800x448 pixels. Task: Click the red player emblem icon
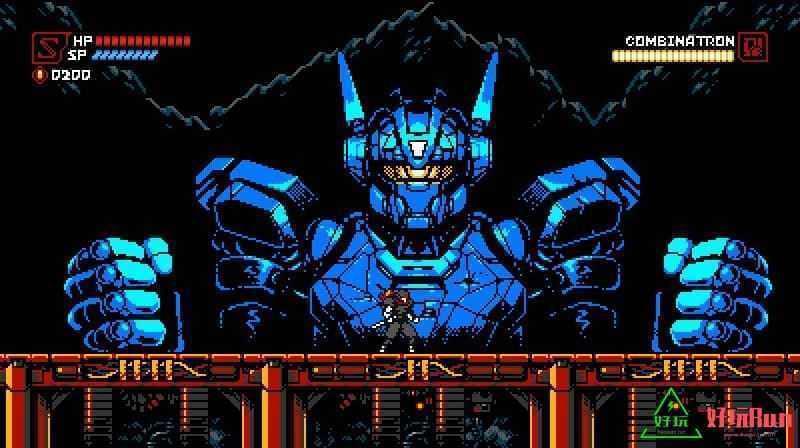(x=46, y=47)
